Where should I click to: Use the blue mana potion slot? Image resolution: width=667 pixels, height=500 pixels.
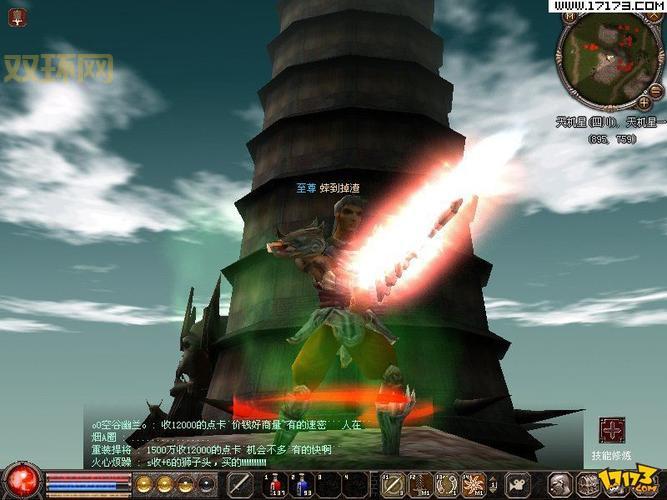[x=303, y=483]
